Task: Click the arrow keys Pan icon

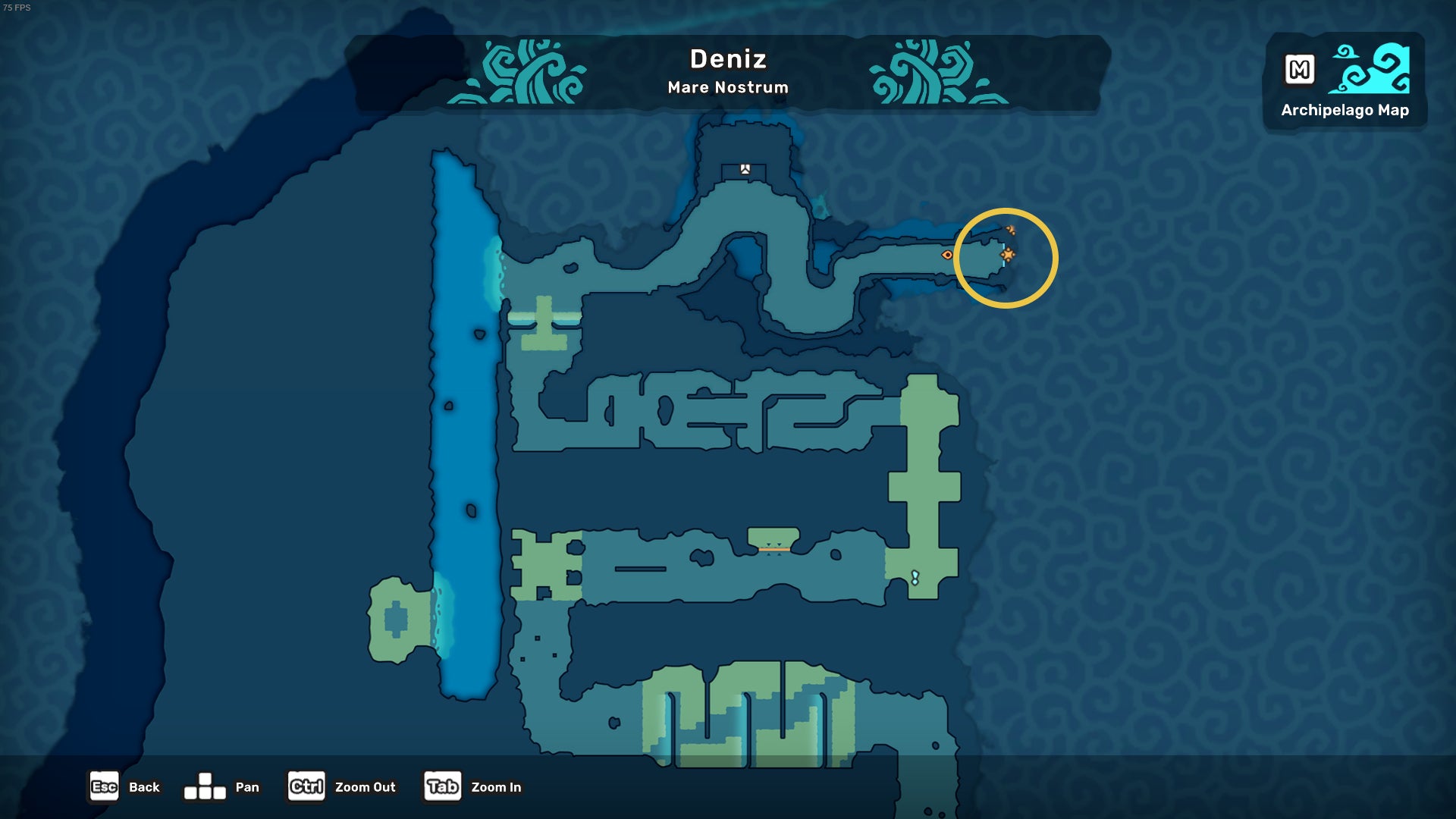Action: (x=206, y=787)
